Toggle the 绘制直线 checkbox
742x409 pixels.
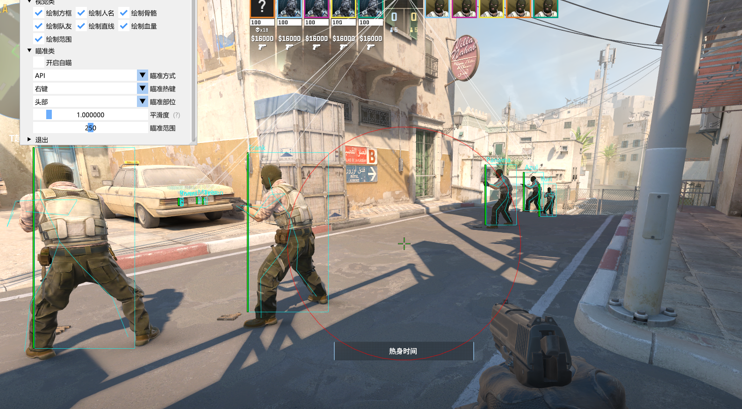[81, 26]
